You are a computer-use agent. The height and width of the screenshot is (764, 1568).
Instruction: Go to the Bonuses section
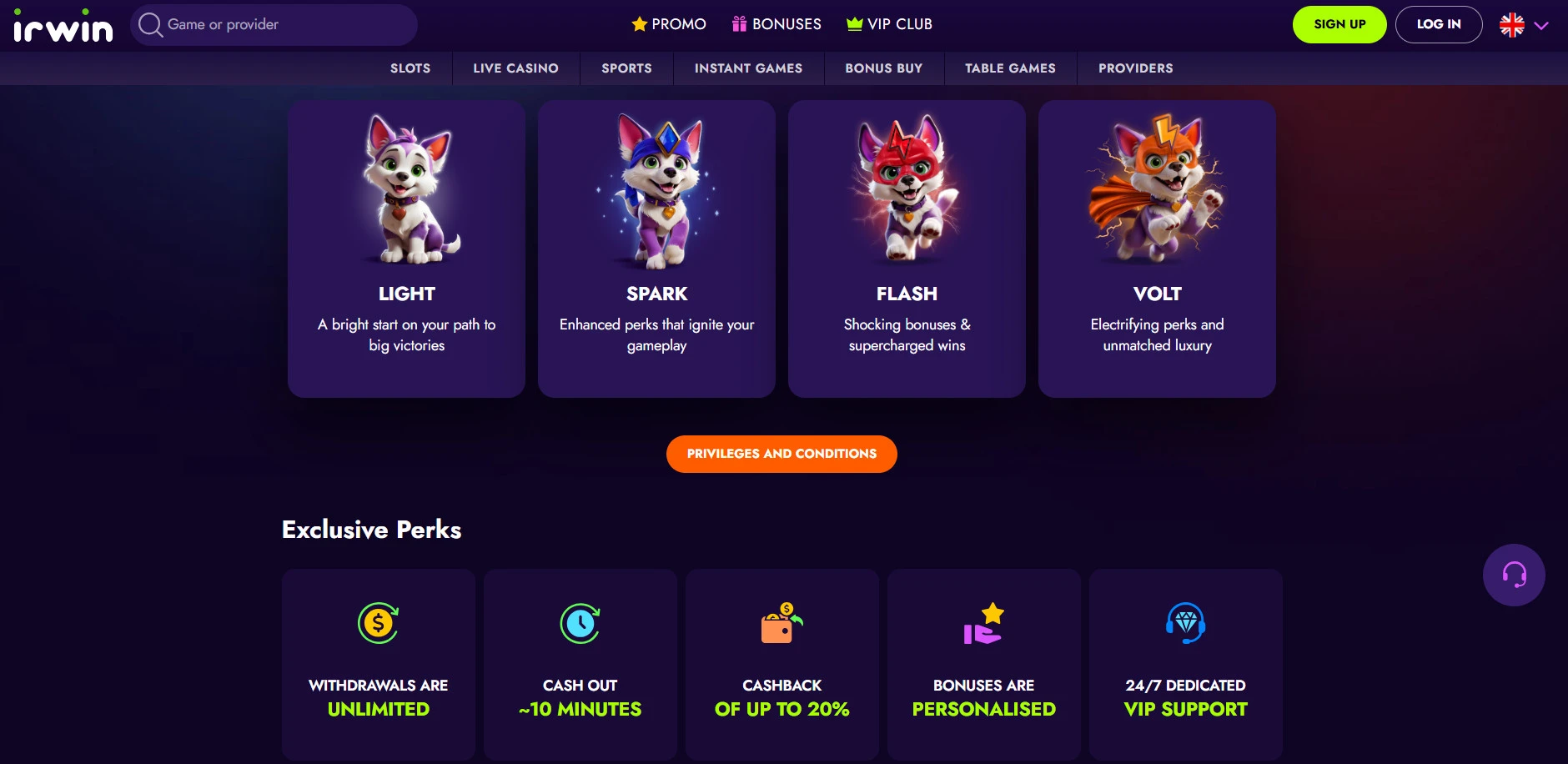[x=776, y=24]
